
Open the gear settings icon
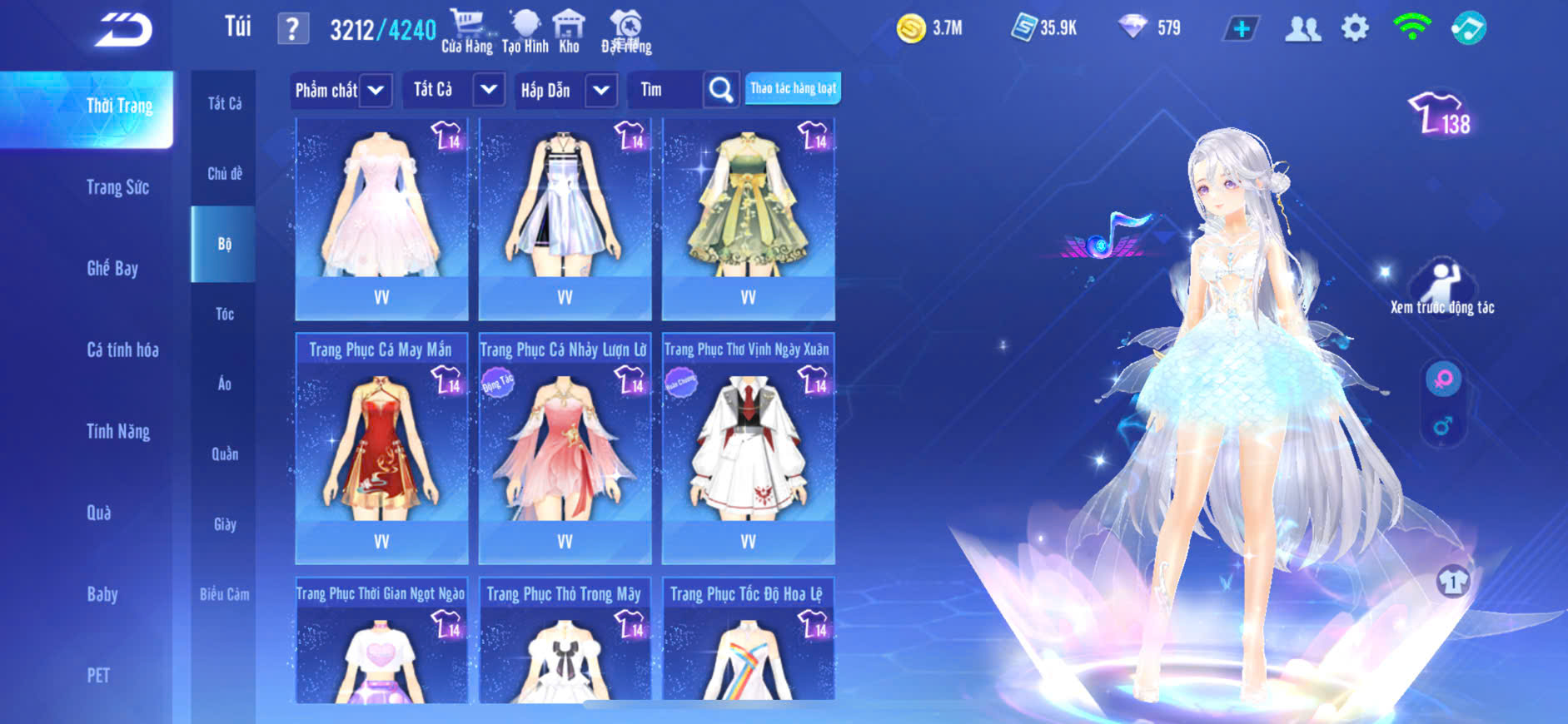point(1355,28)
